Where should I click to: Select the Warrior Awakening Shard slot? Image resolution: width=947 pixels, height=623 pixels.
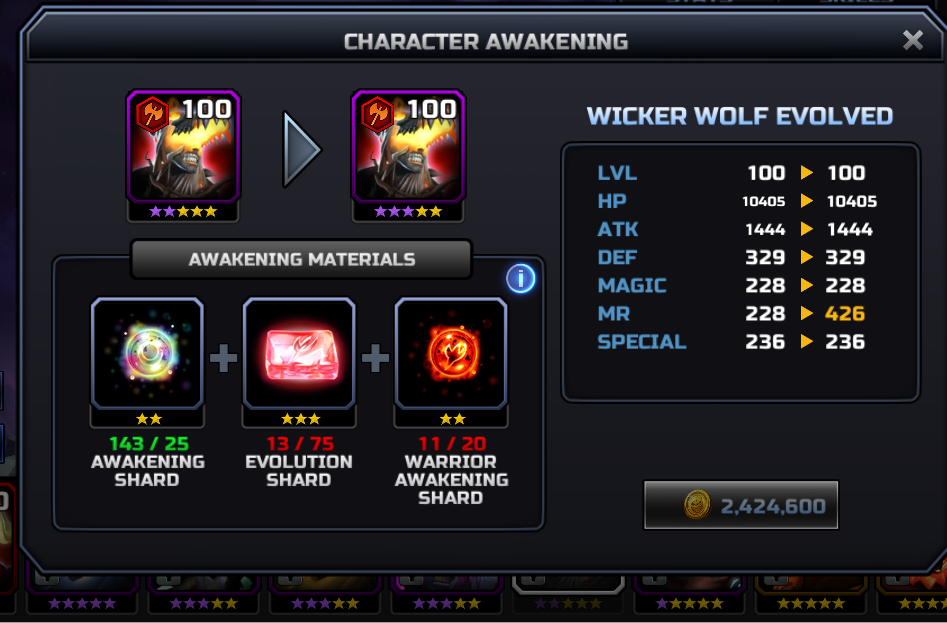(x=451, y=353)
